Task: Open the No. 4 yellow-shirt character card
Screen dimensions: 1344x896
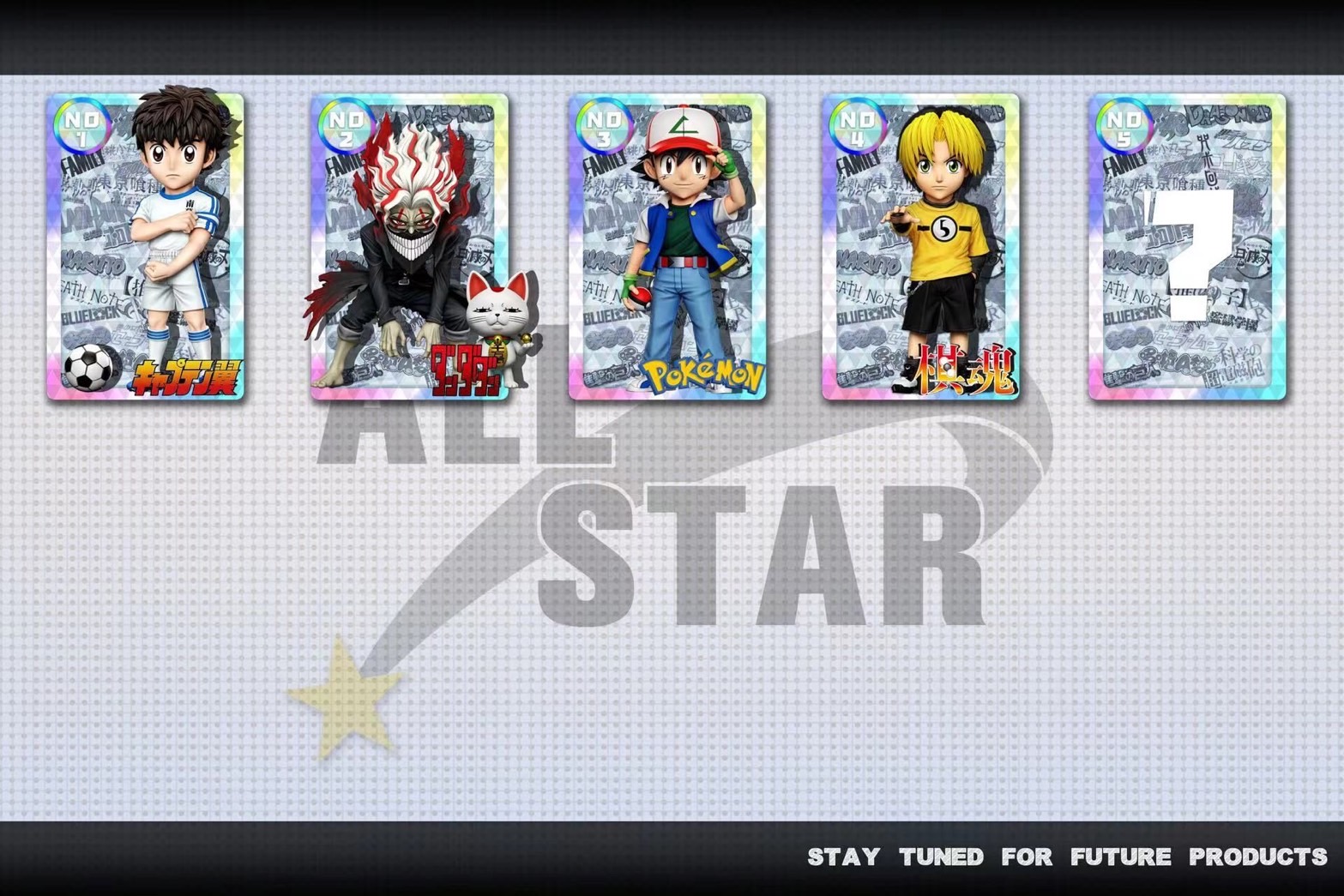Action: click(920, 247)
